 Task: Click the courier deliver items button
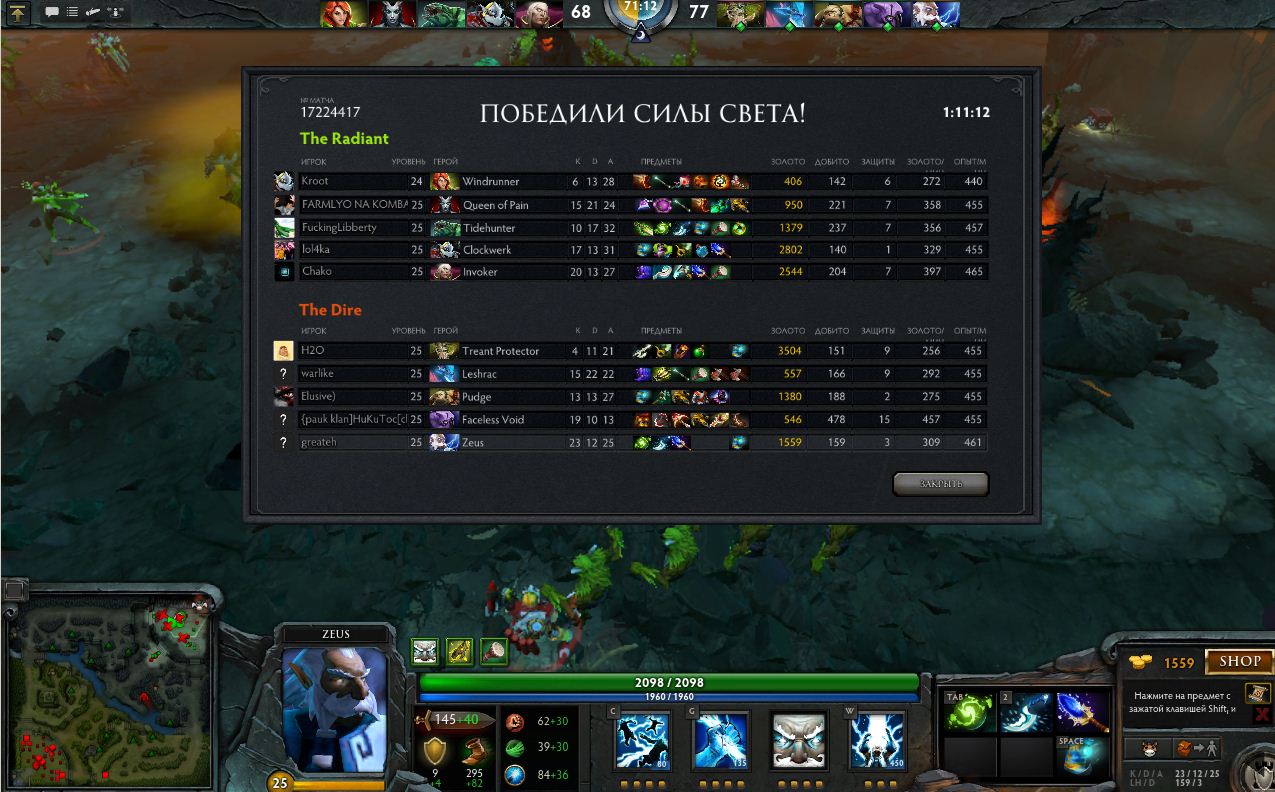(1195, 748)
